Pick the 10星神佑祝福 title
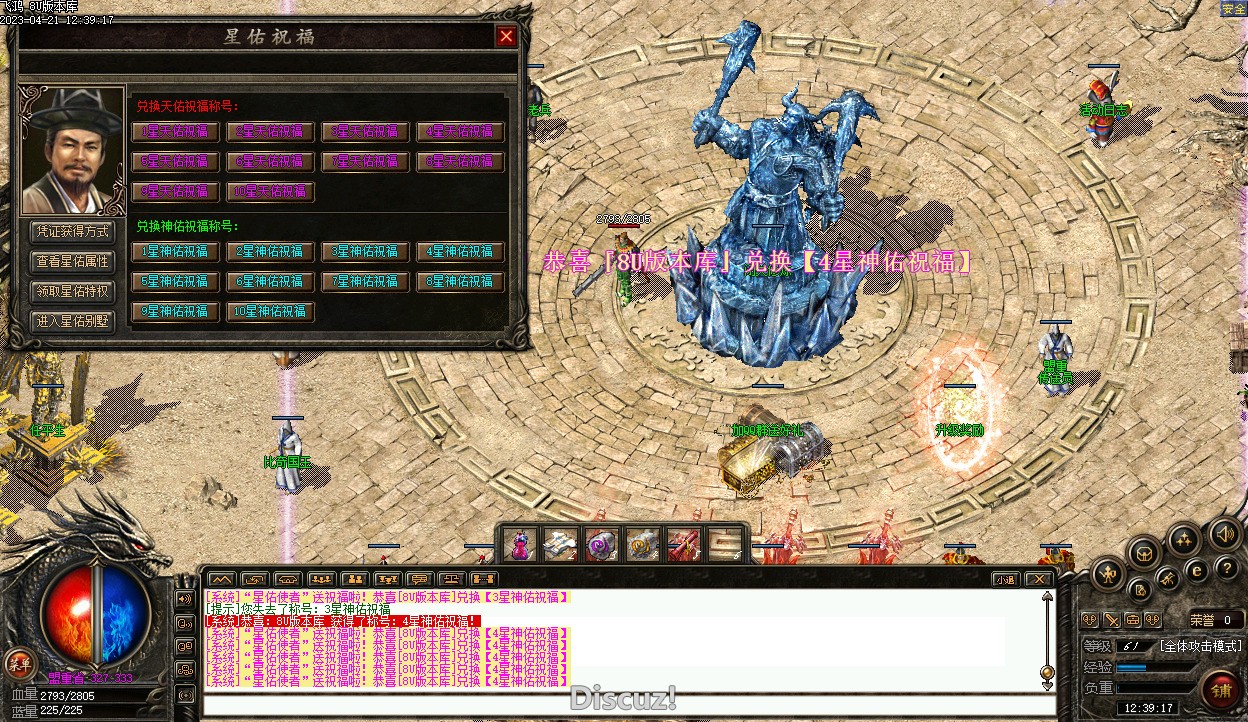1248x722 pixels. click(270, 311)
